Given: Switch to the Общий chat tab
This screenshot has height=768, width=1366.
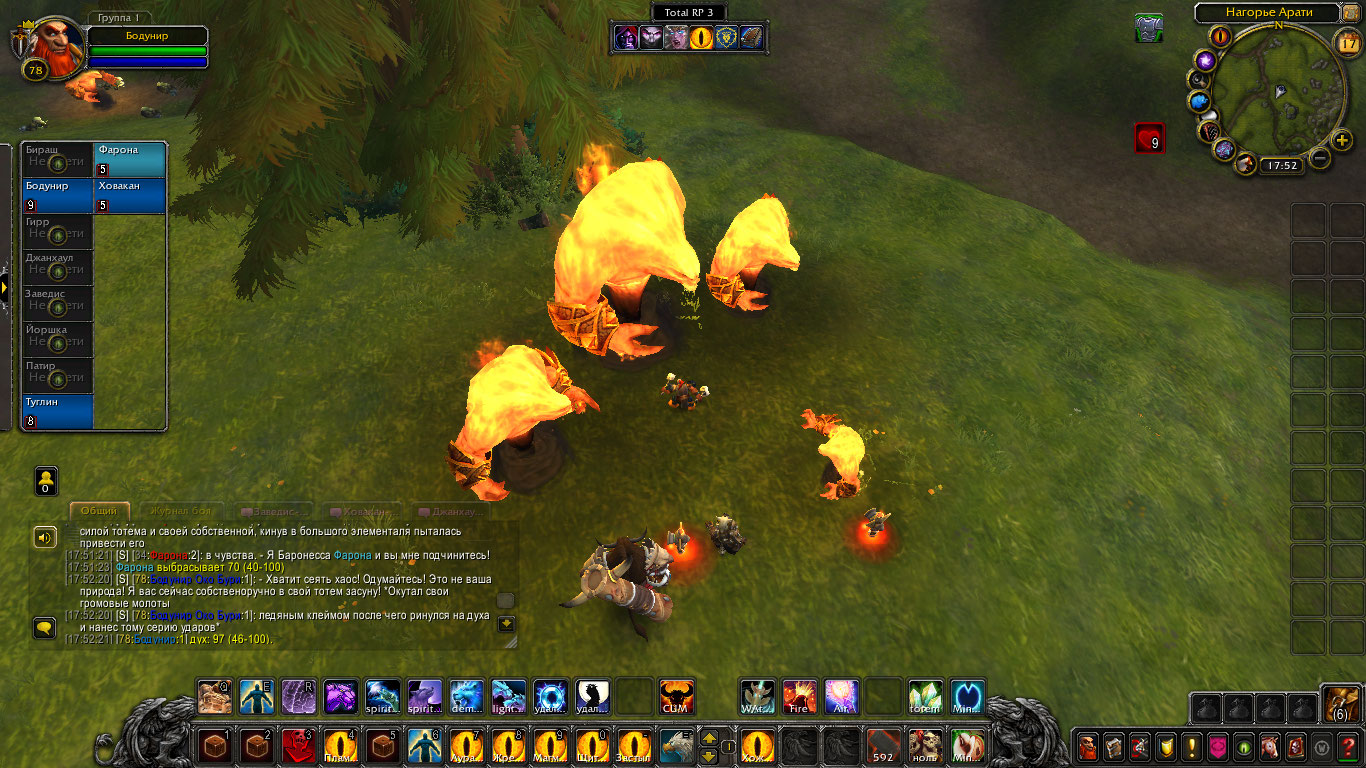Looking at the screenshot, I should [x=99, y=511].
